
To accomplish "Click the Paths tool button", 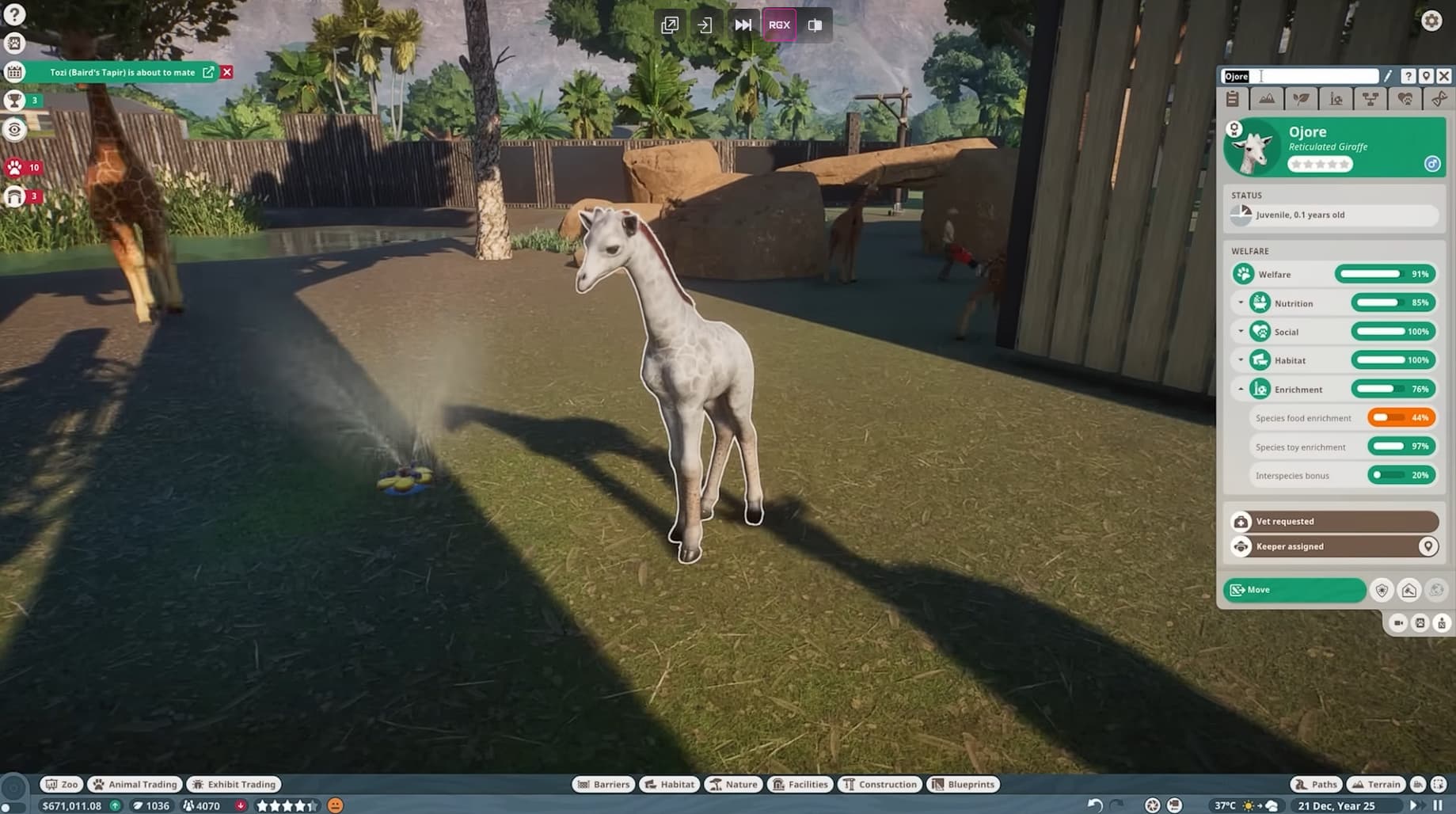I will tap(1315, 784).
